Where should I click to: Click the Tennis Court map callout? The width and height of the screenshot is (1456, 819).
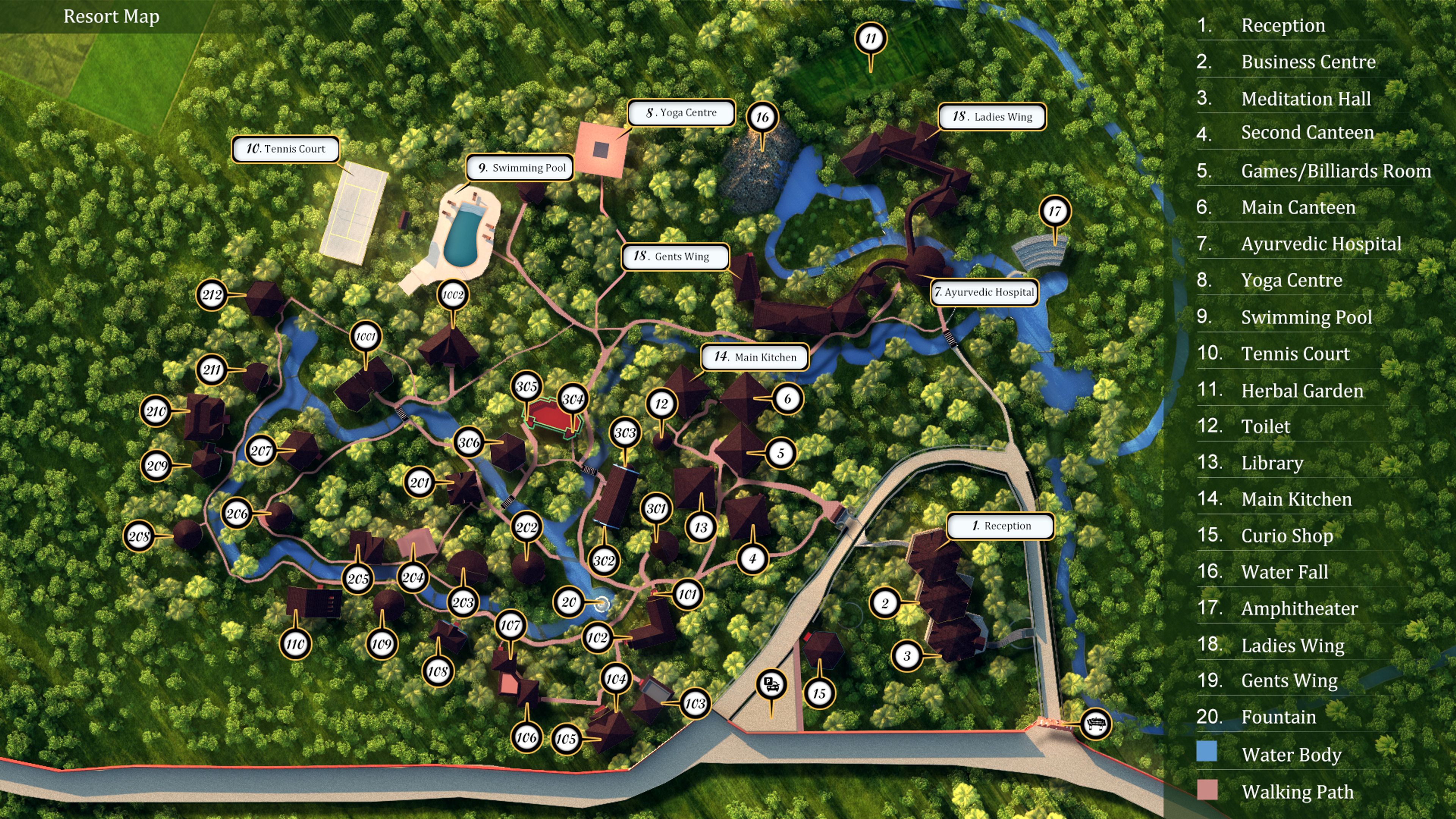click(x=286, y=149)
